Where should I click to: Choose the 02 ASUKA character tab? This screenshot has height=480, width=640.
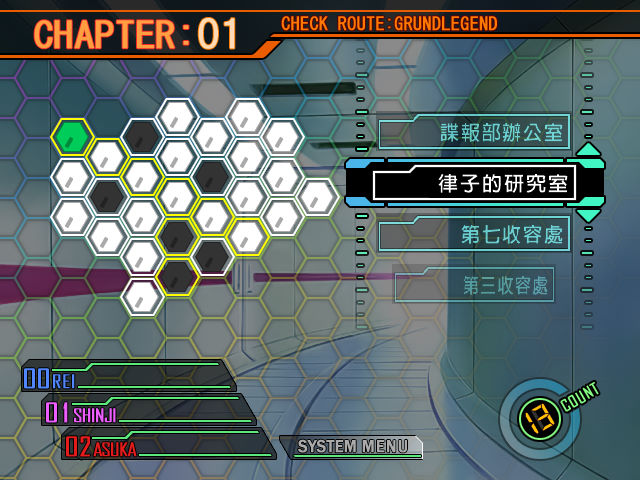click(165, 445)
